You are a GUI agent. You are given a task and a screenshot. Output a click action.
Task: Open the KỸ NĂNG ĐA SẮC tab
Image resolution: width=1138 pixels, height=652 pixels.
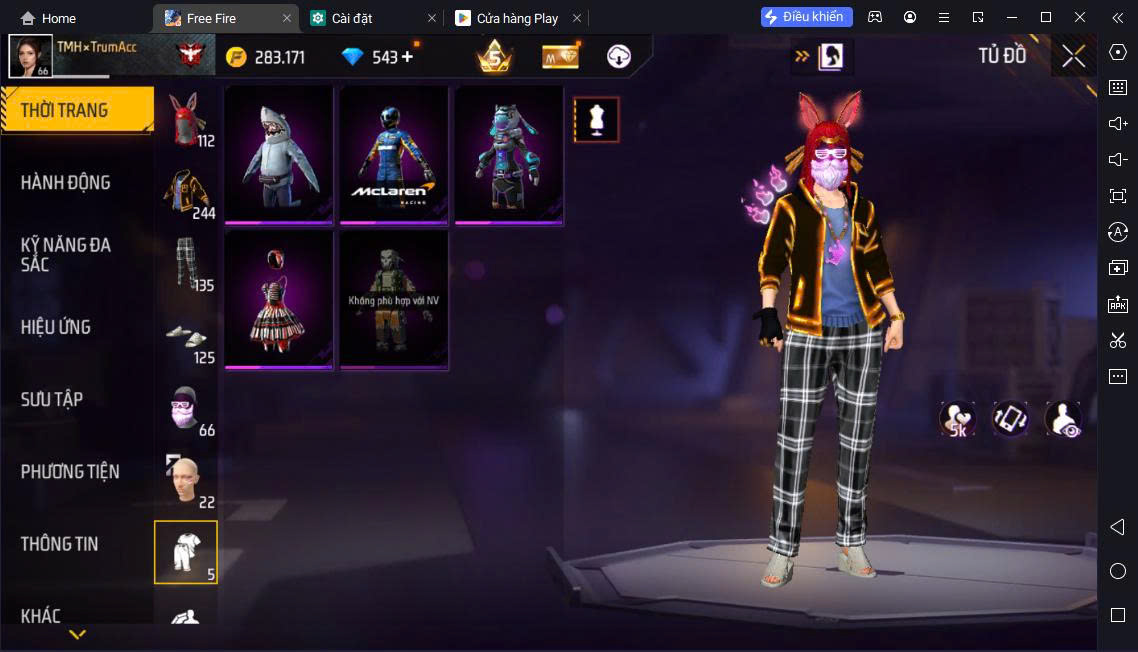66,255
